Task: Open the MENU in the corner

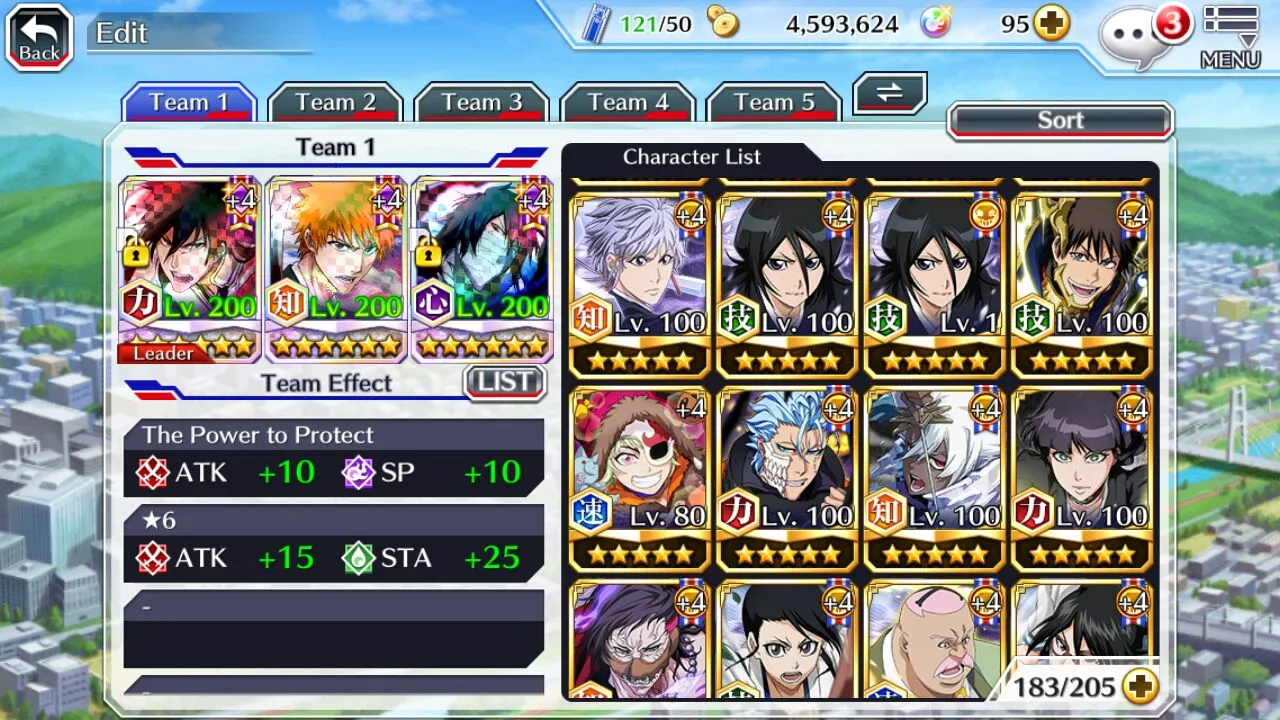Action: tap(1229, 37)
